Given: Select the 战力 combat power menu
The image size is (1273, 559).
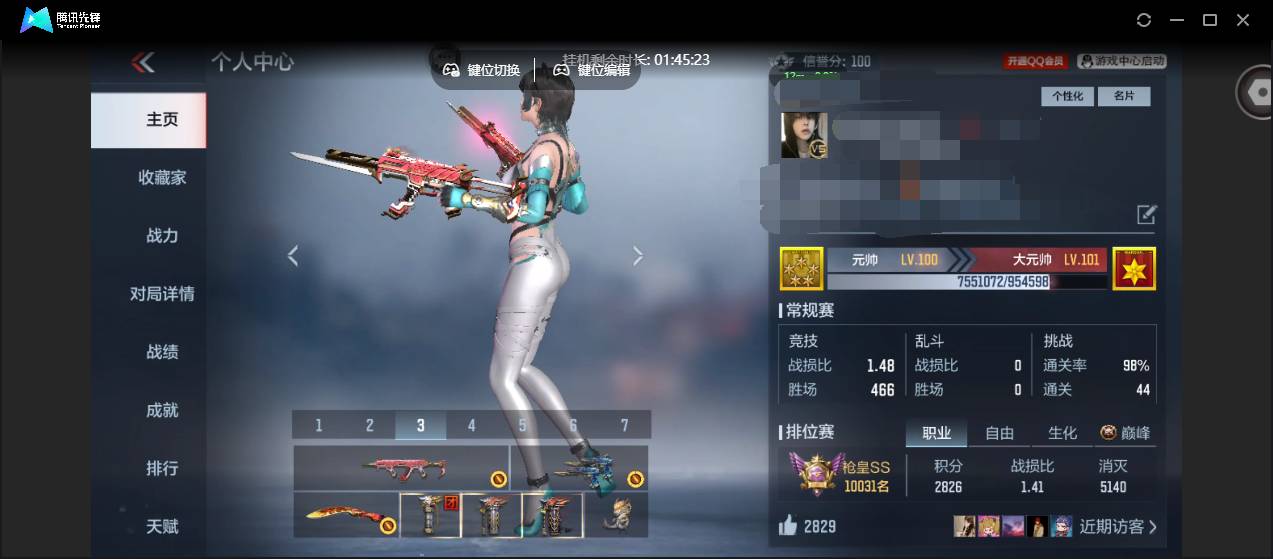Looking at the screenshot, I should coord(162,236).
